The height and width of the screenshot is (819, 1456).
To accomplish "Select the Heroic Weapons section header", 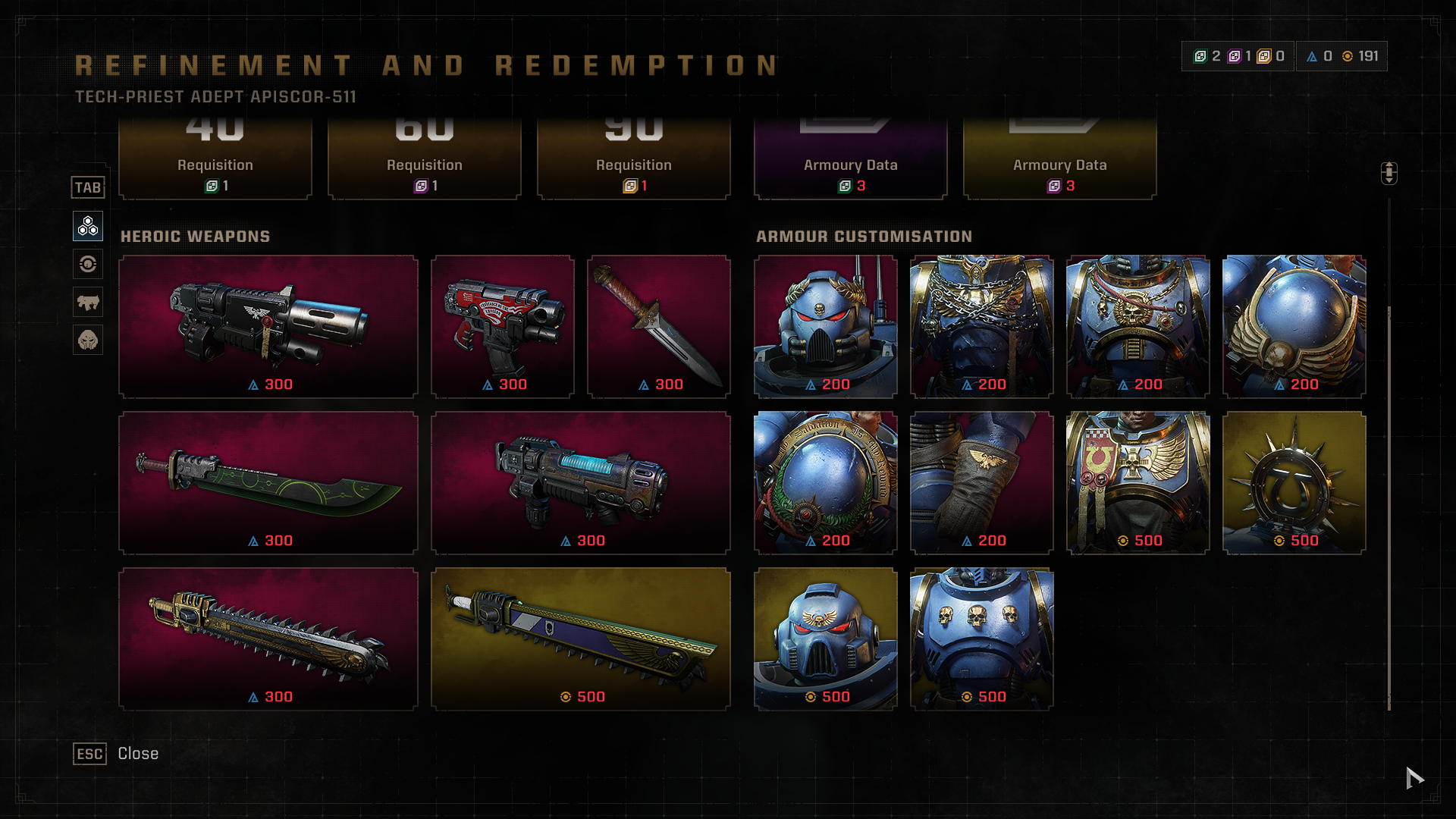I will point(195,237).
